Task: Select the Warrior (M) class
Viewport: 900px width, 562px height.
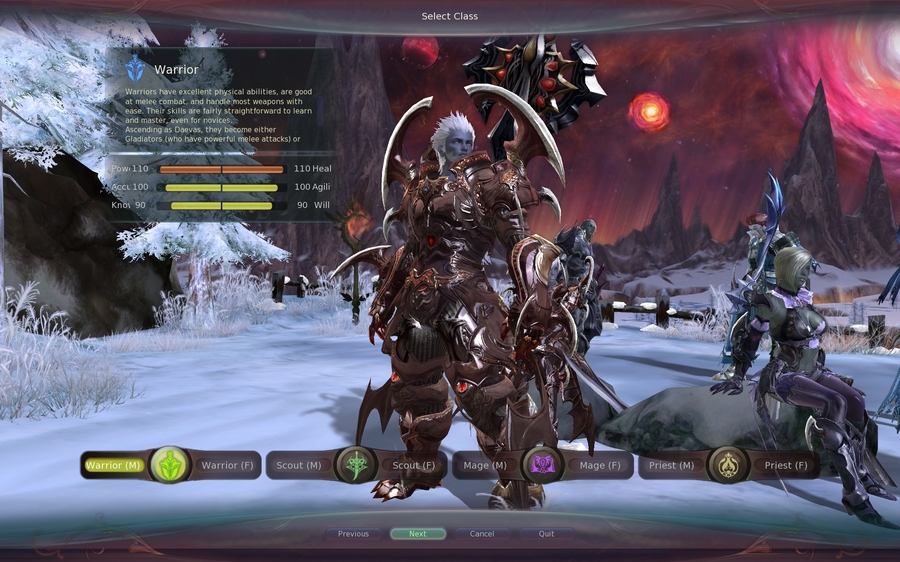Action: (x=114, y=465)
